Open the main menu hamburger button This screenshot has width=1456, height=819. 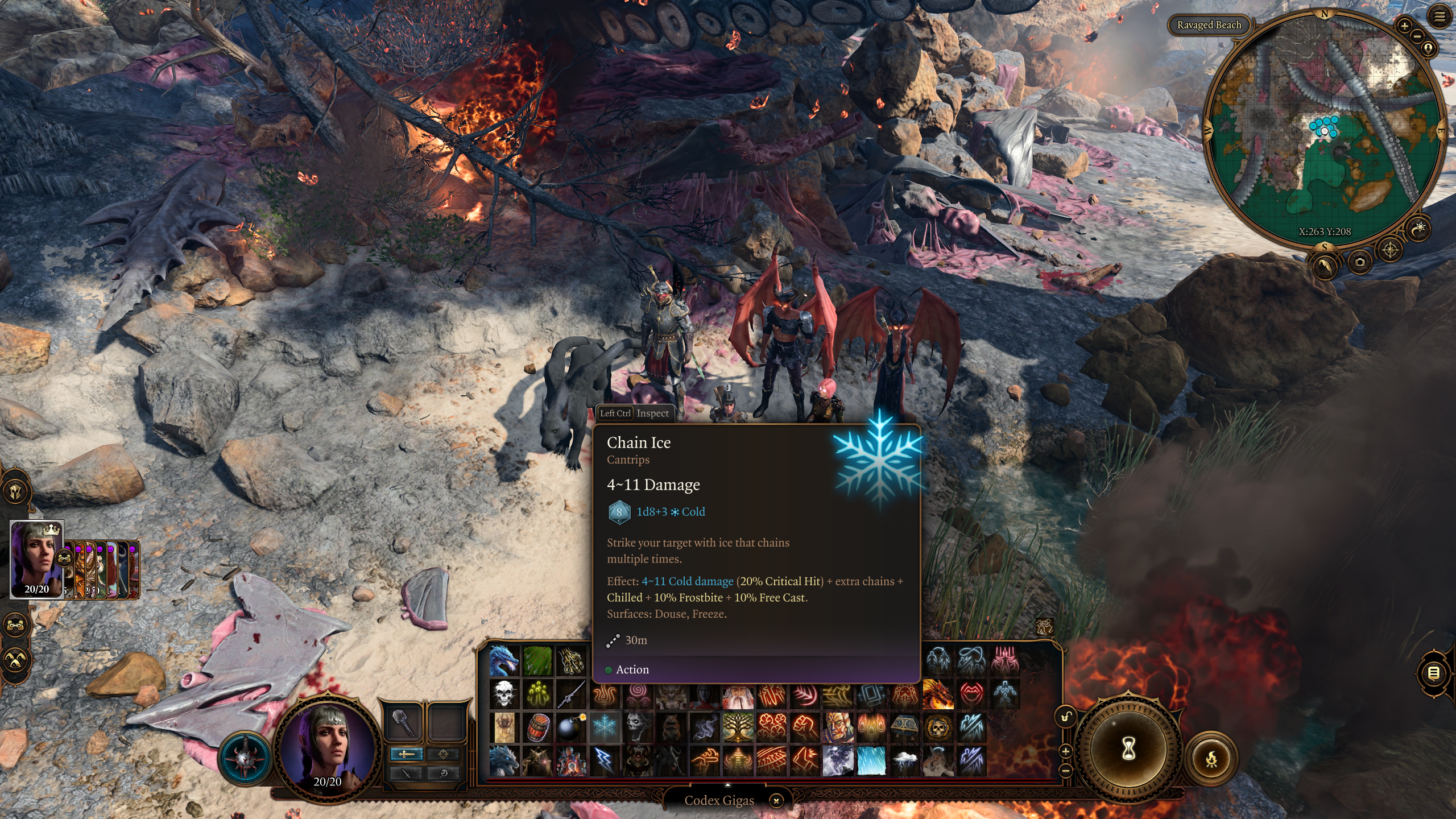pos(1440,17)
